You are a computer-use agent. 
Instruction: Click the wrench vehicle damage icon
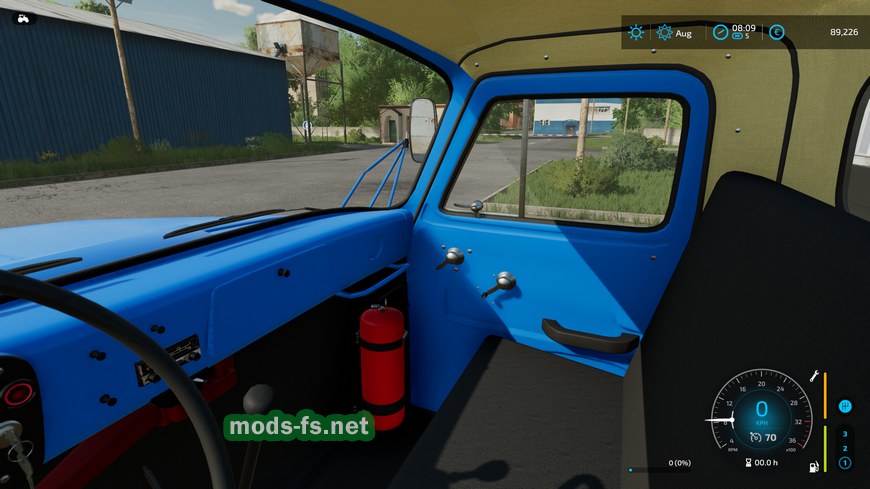tap(815, 377)
